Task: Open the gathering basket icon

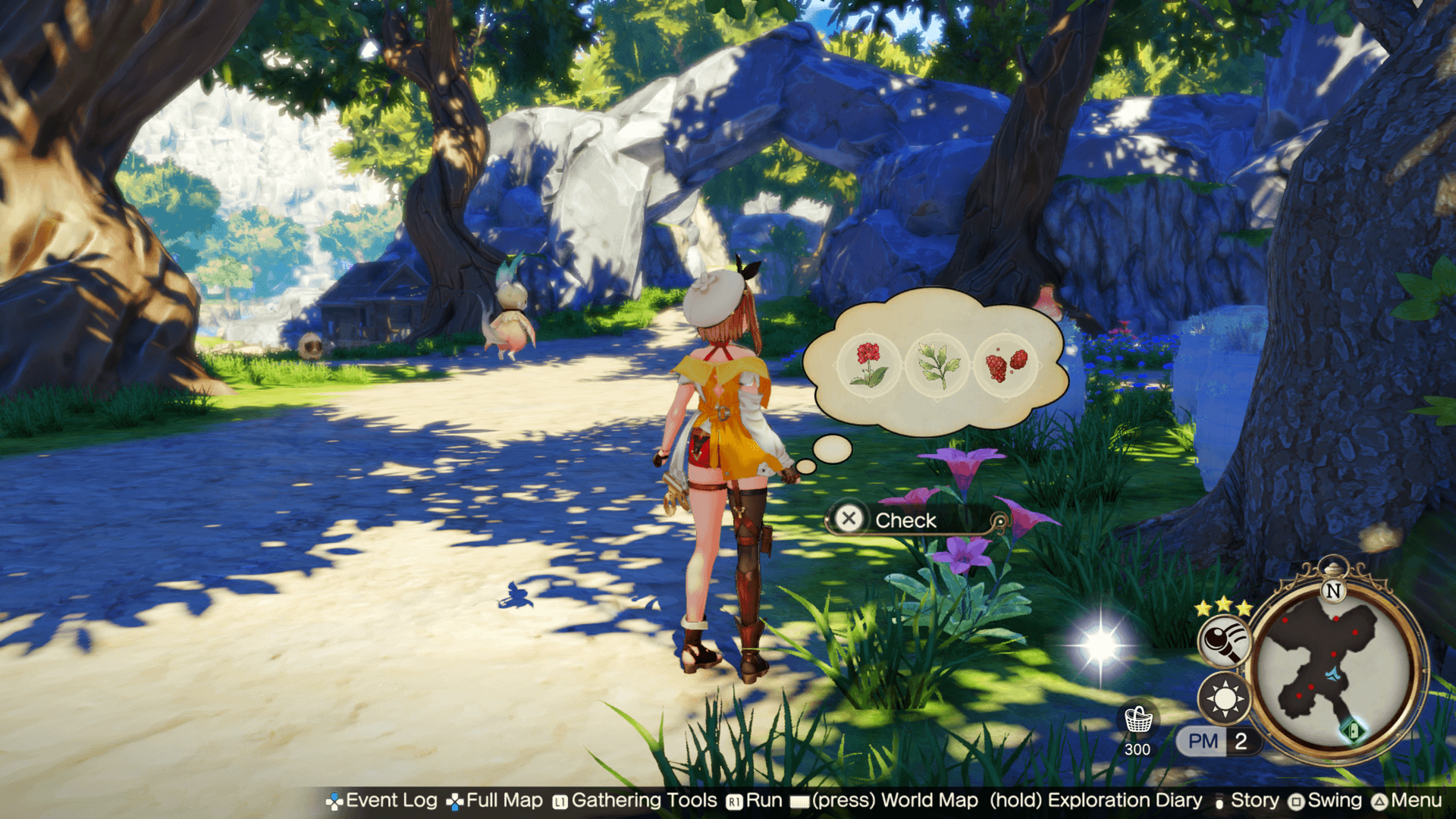Action: [x=1137, y=720]
